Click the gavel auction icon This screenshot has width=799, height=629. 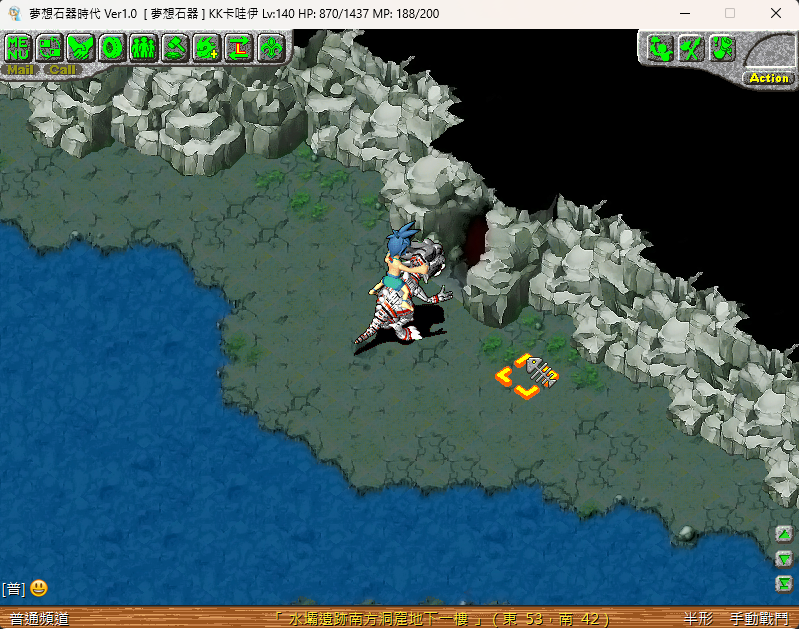tap(176, 47)
